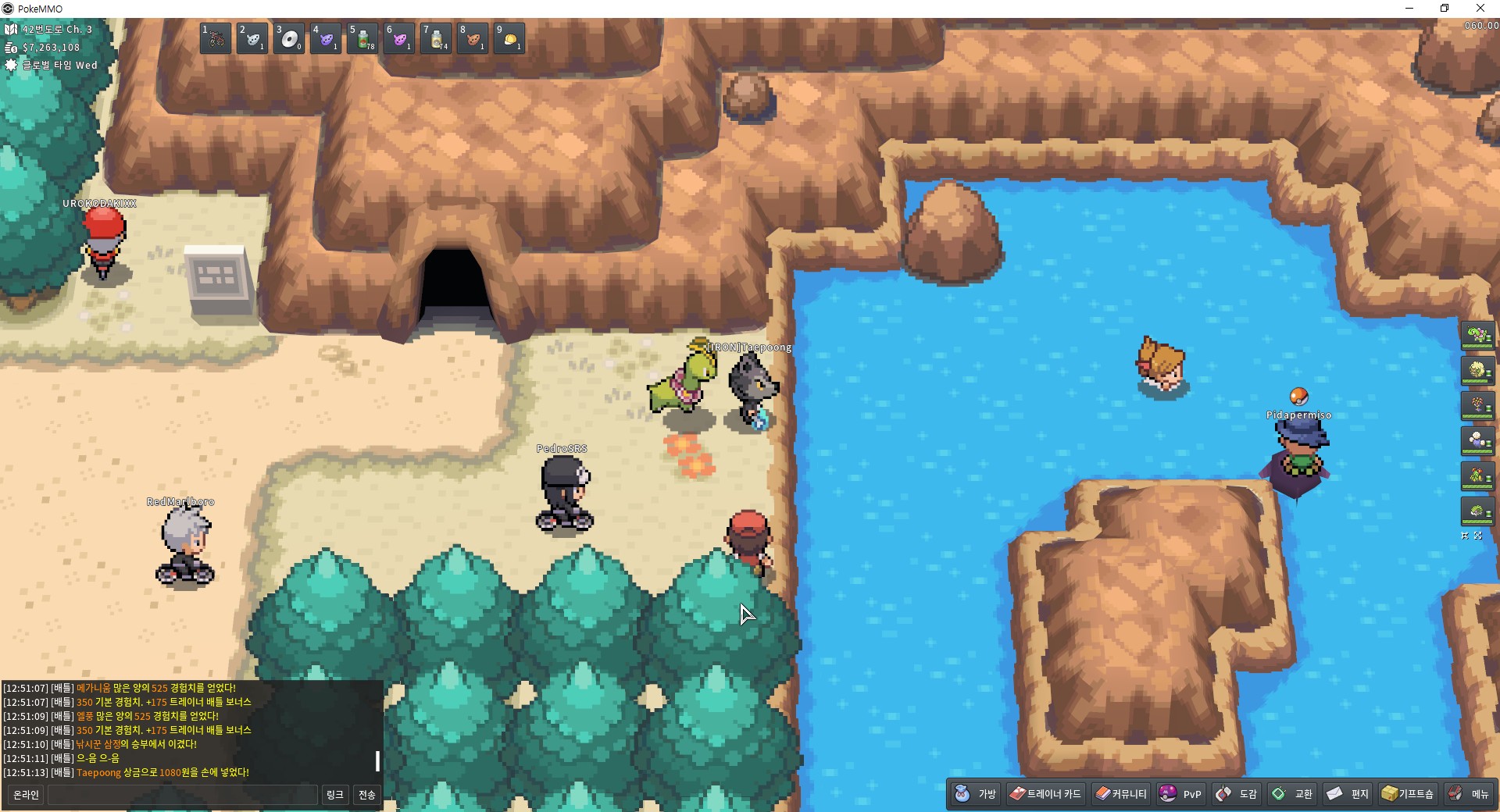1500x812 pixels.
Task: Open the 메뉴 main menu
Action: click(x=1470, y=794)
